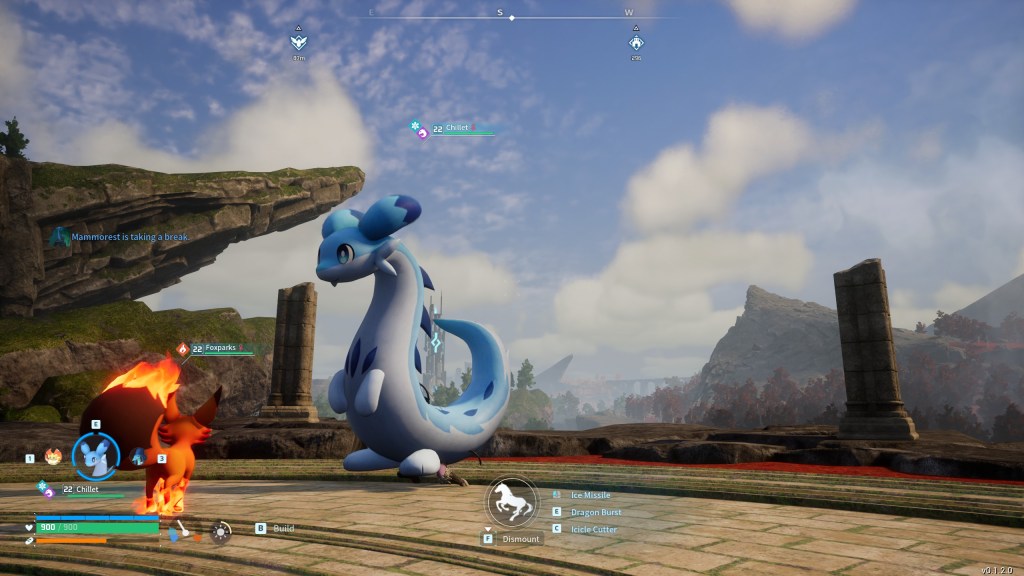Open the Build option
1024x576 pixels.
point(283,528)
